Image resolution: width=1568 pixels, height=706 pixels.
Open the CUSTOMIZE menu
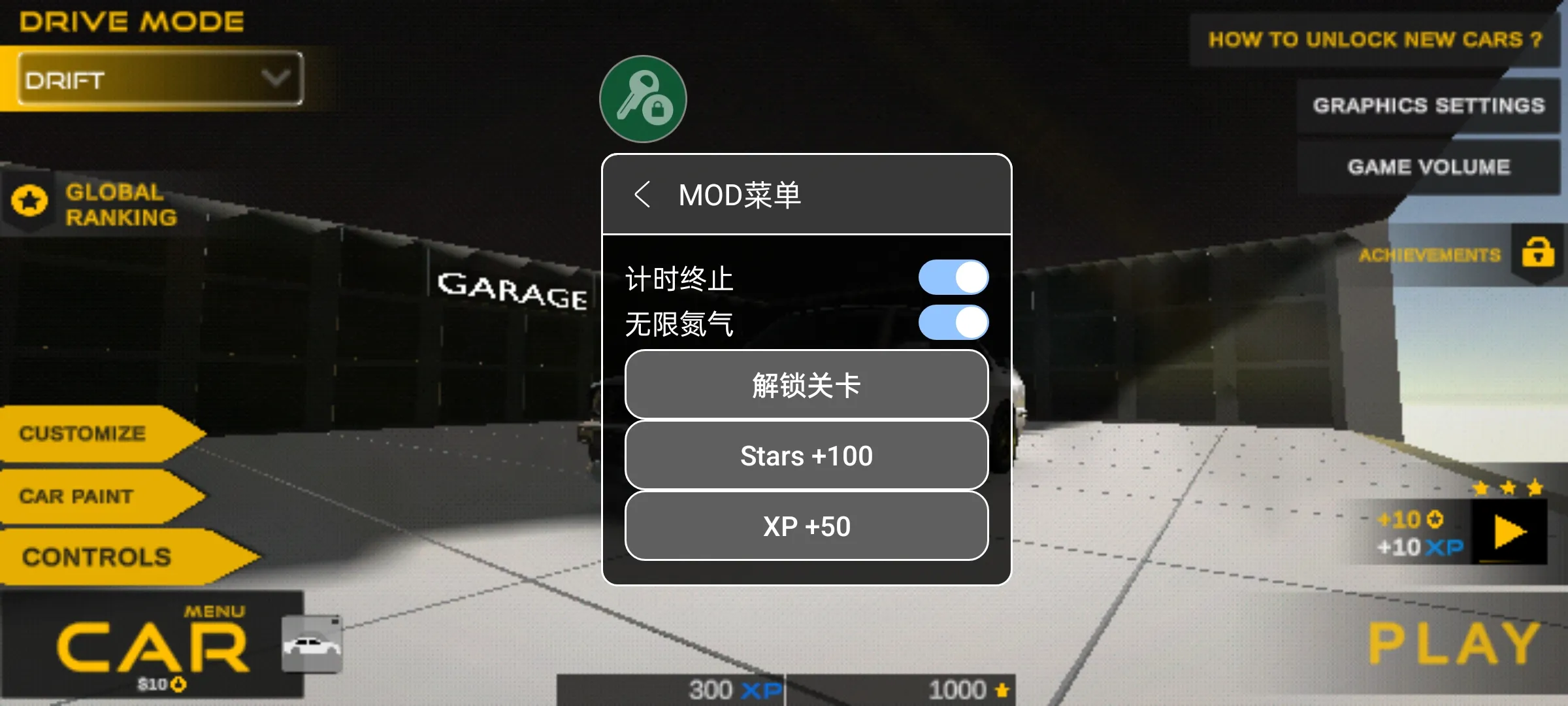(x=82, y=433)
